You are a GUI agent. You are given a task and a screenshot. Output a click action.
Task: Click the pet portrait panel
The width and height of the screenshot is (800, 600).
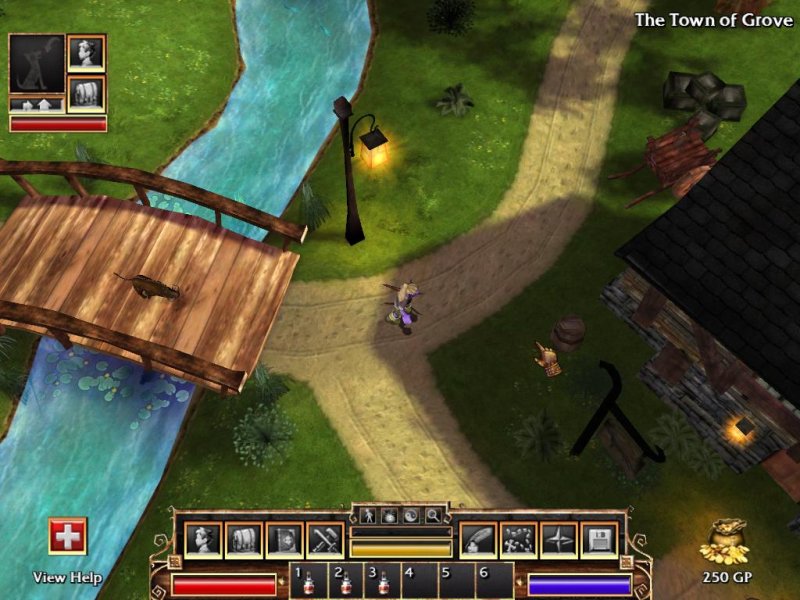click(x=36, y=65)
